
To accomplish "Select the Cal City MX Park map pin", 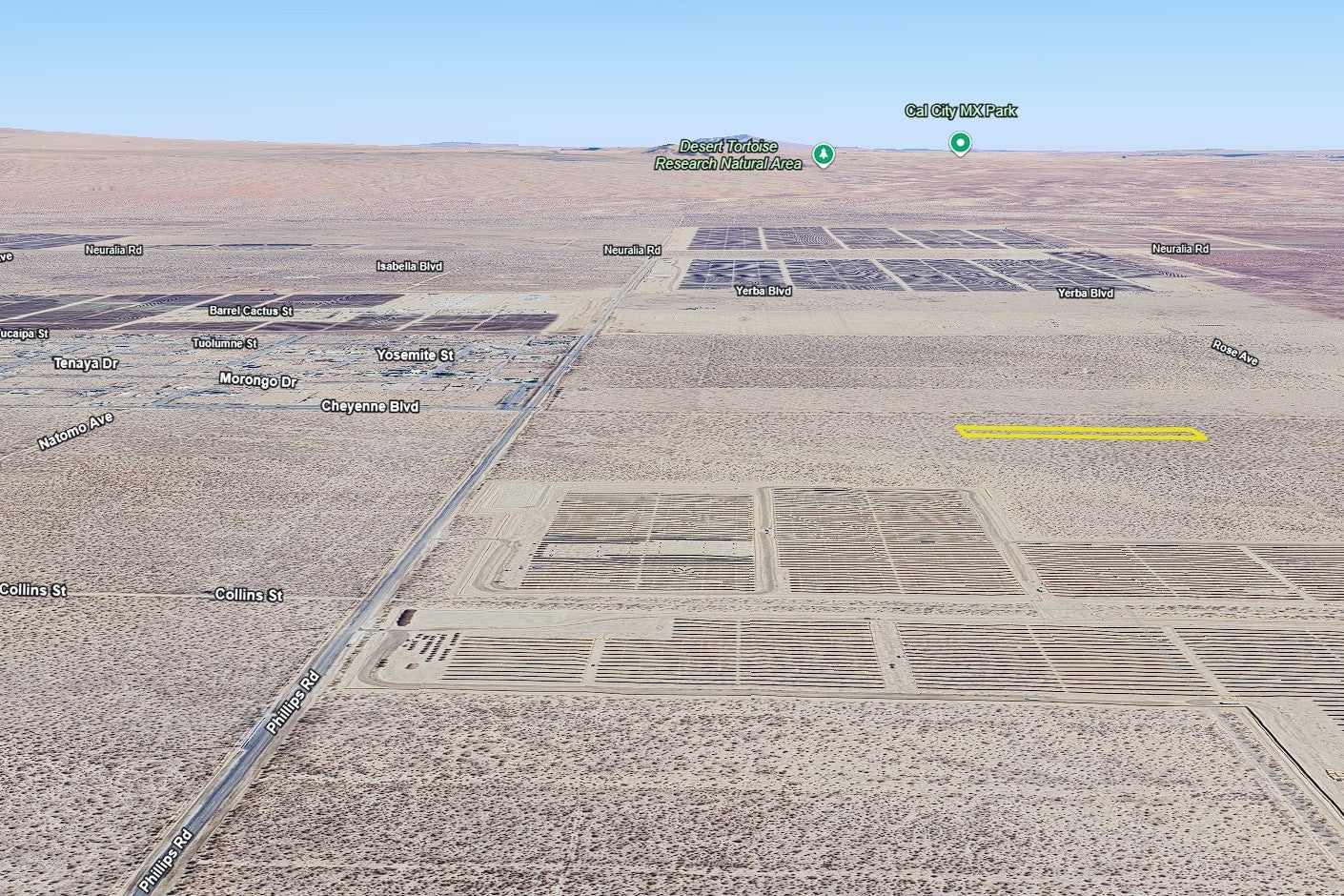I will 960,144.
